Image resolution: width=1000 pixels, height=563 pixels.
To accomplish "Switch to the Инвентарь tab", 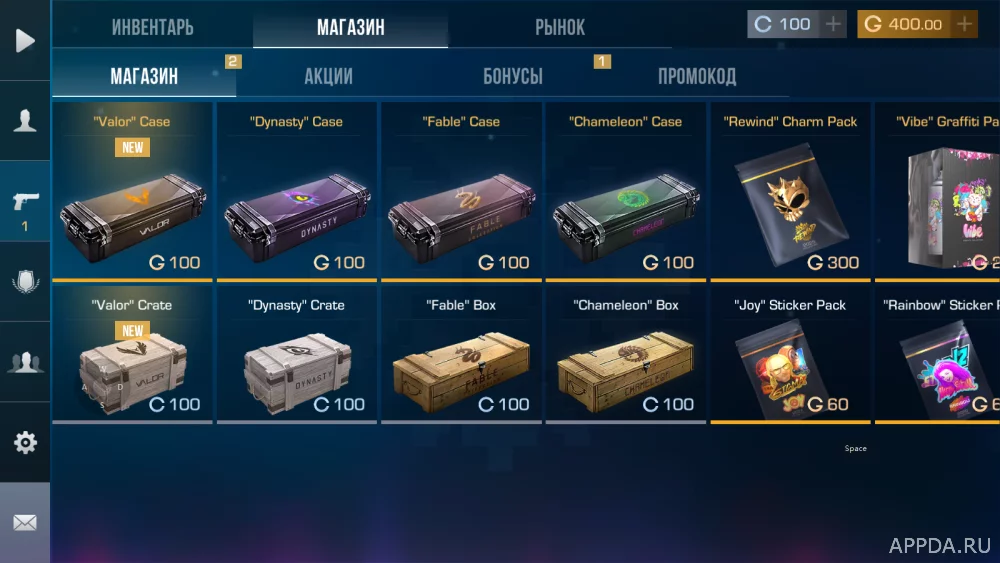I will tap(152, 27).
